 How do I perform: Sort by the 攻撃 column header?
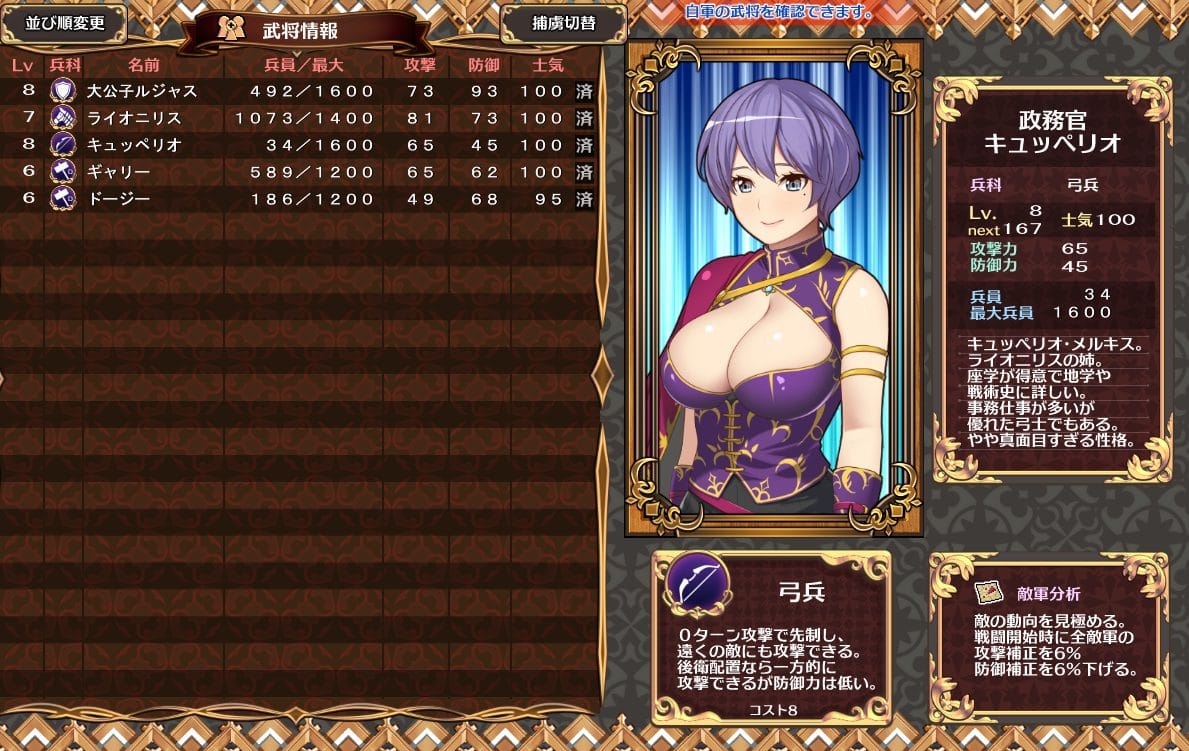click(420, 65)
